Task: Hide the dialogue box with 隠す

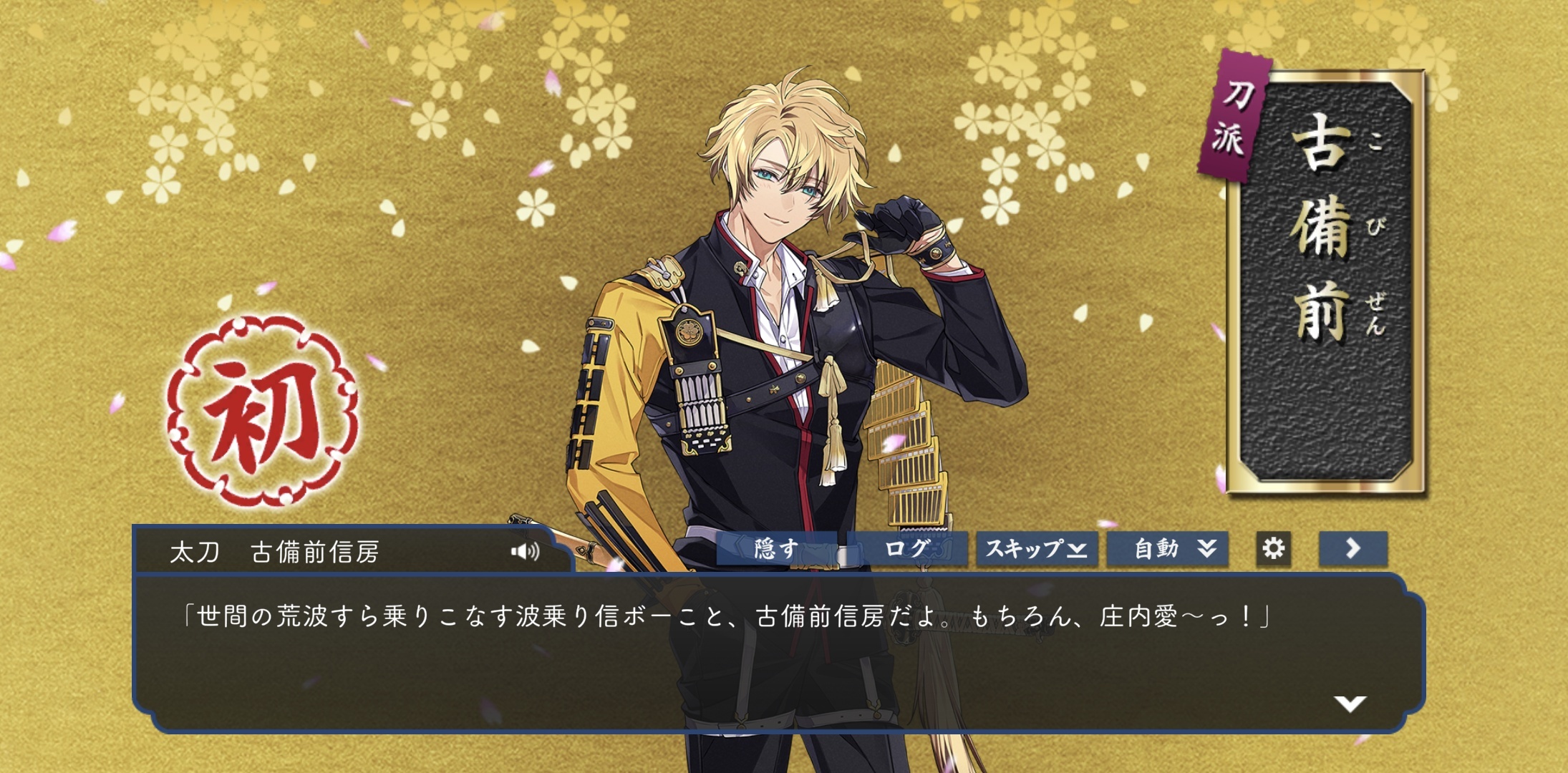Action: coord(776,549)
